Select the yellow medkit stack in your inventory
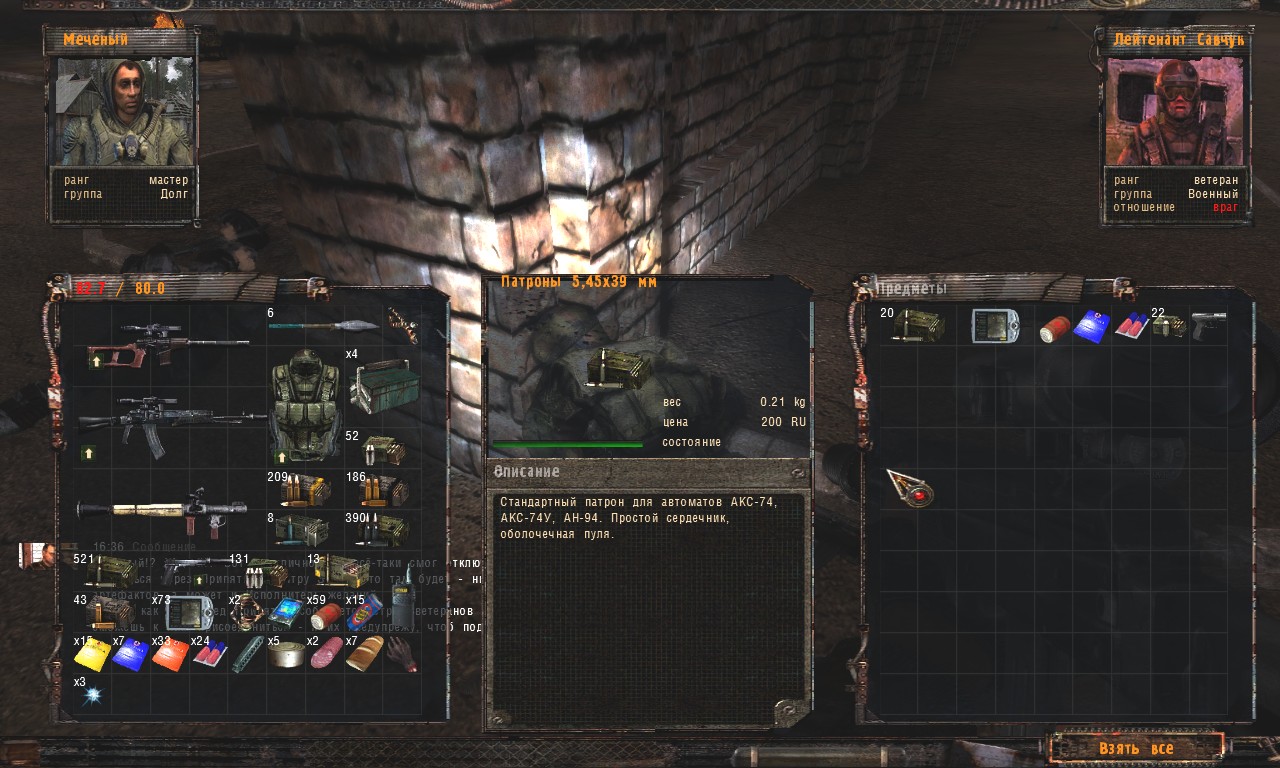This screenshot has width=1280, height=768. 92,655
